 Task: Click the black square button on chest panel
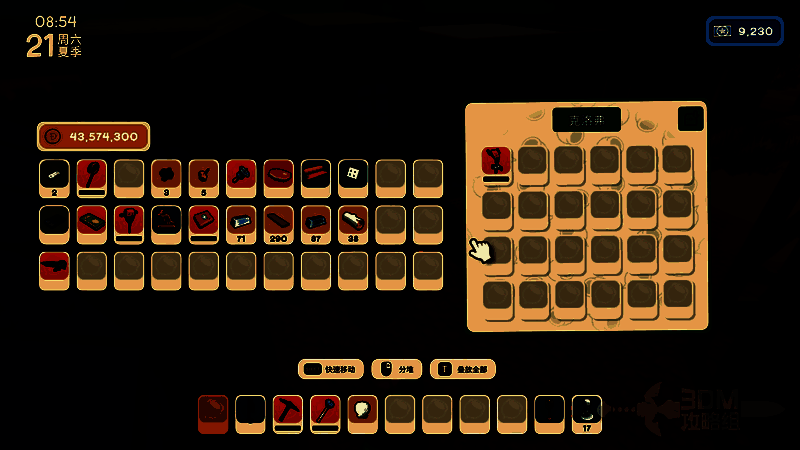[690, 119]
